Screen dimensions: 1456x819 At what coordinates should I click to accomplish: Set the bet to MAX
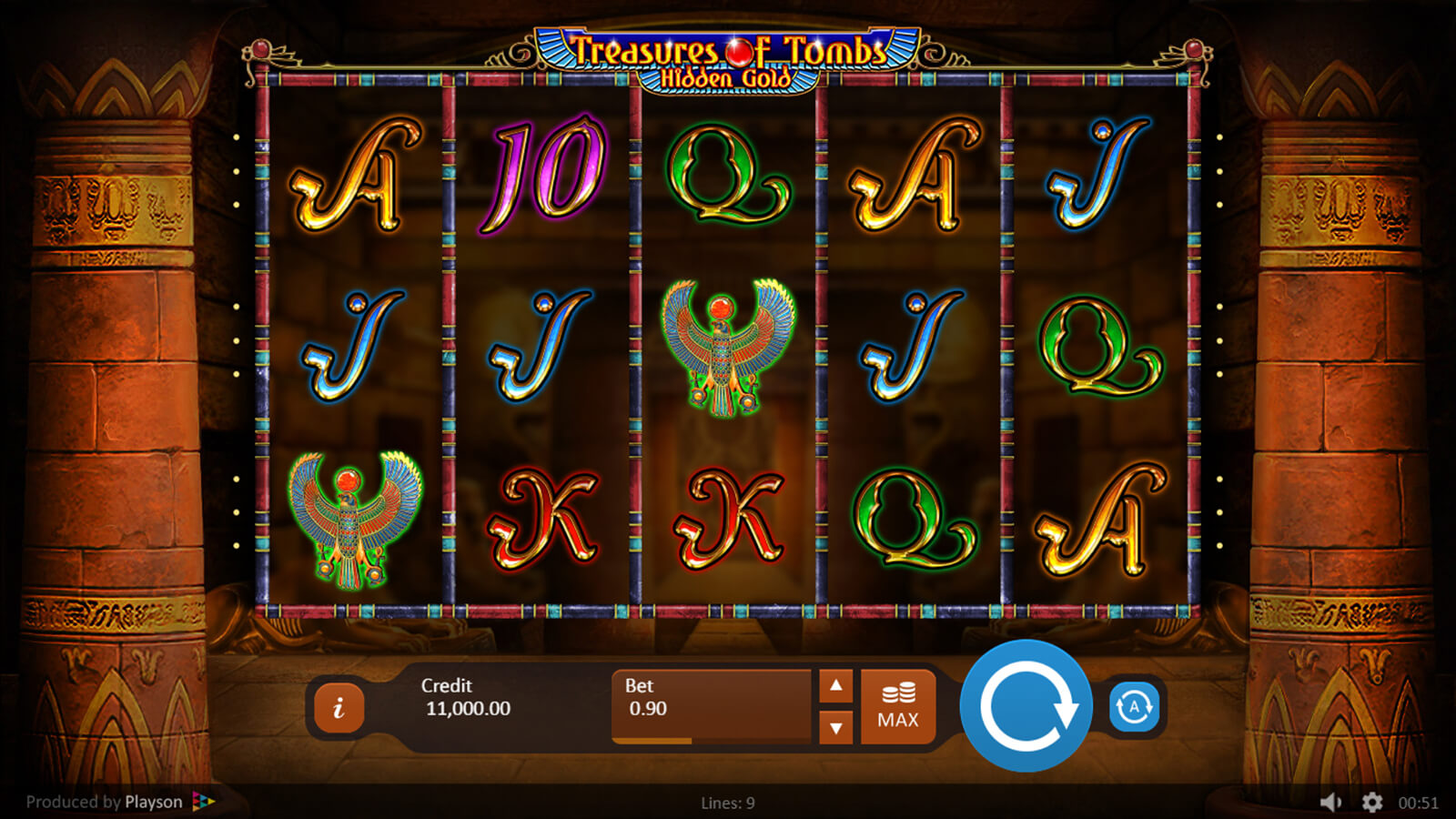pyautogui.click(x=898, y=707)
